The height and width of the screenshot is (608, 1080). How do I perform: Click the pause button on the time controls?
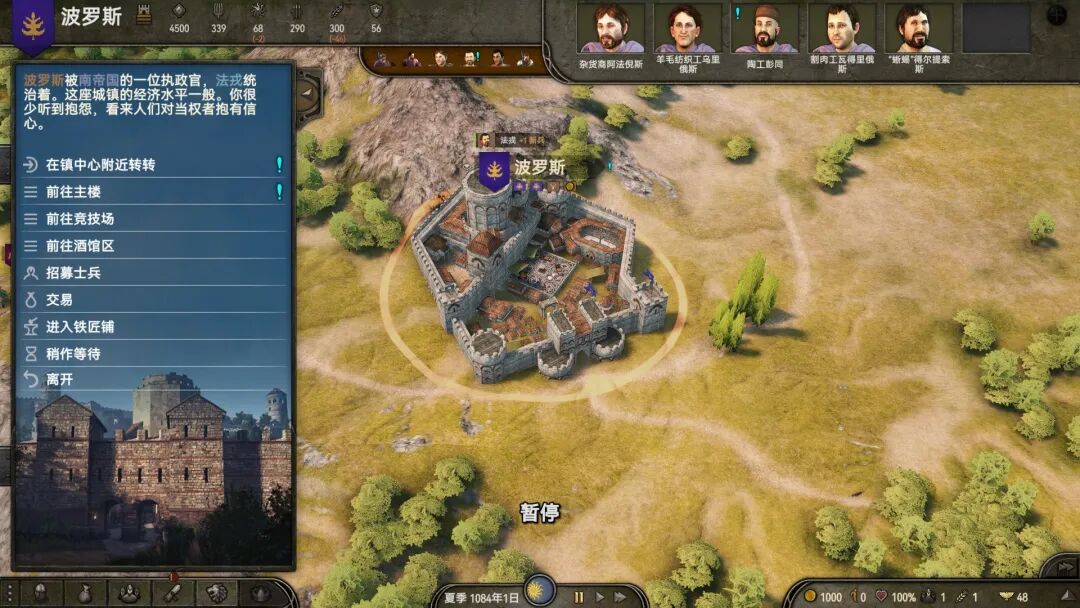tap(578, 597)
